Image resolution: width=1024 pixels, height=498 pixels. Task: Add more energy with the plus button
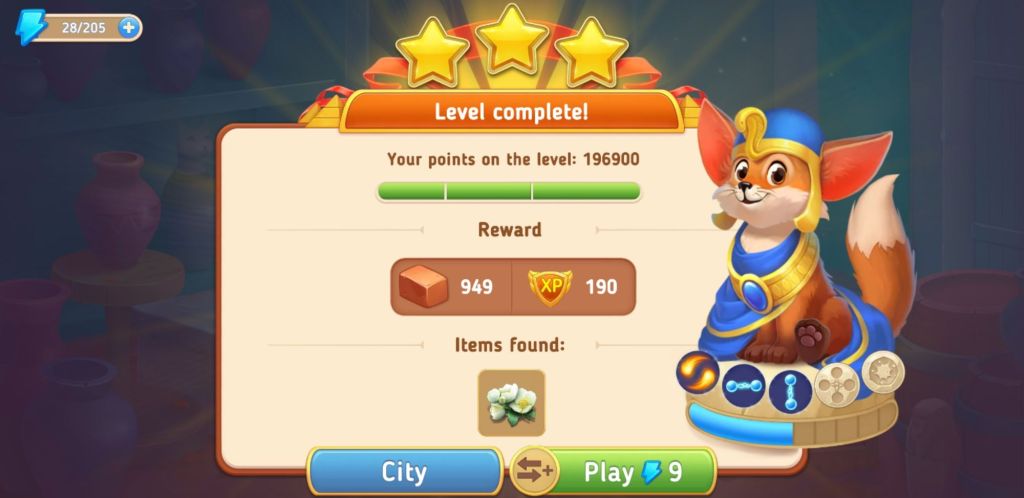pos(129,27)
